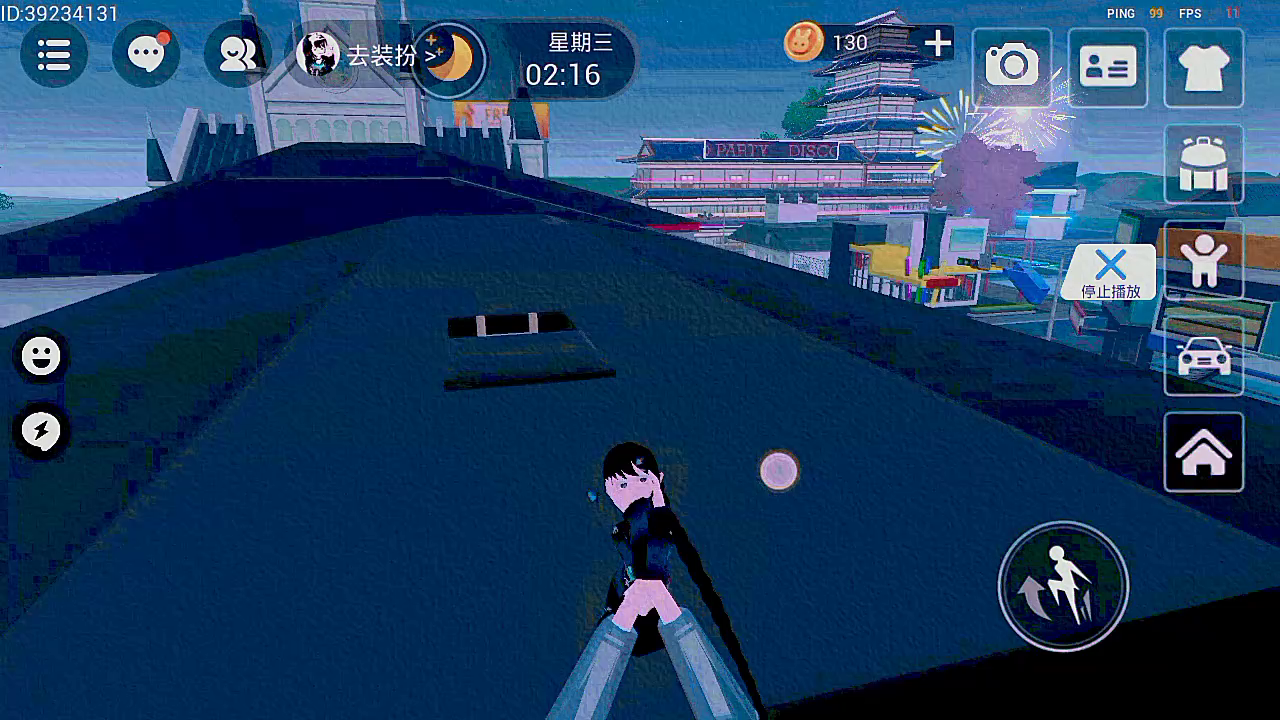Show the friends list icon
1280x720 pixels.
(x=237, y=55)
